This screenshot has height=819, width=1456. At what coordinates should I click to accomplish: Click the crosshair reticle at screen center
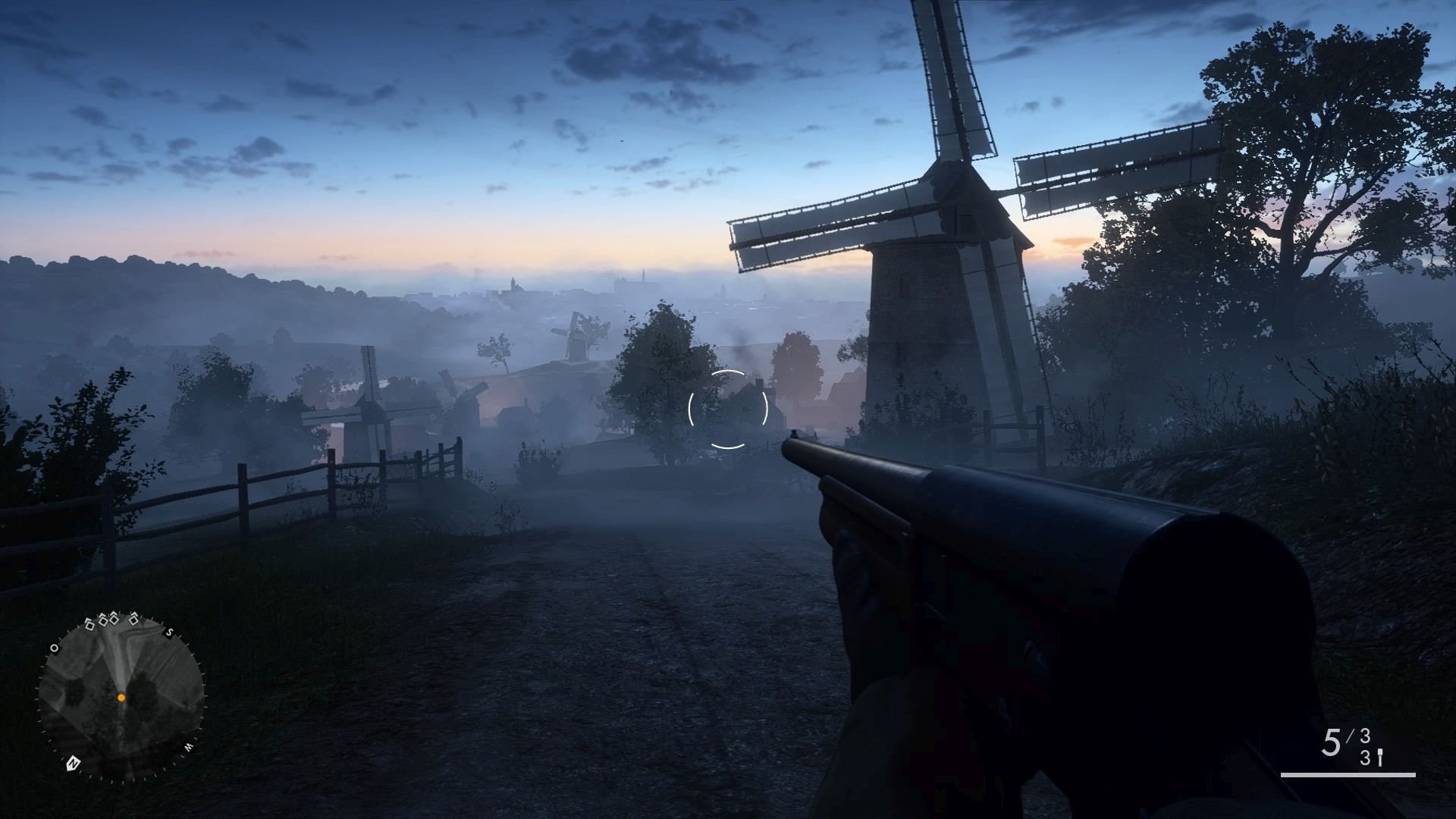point(730,408)
